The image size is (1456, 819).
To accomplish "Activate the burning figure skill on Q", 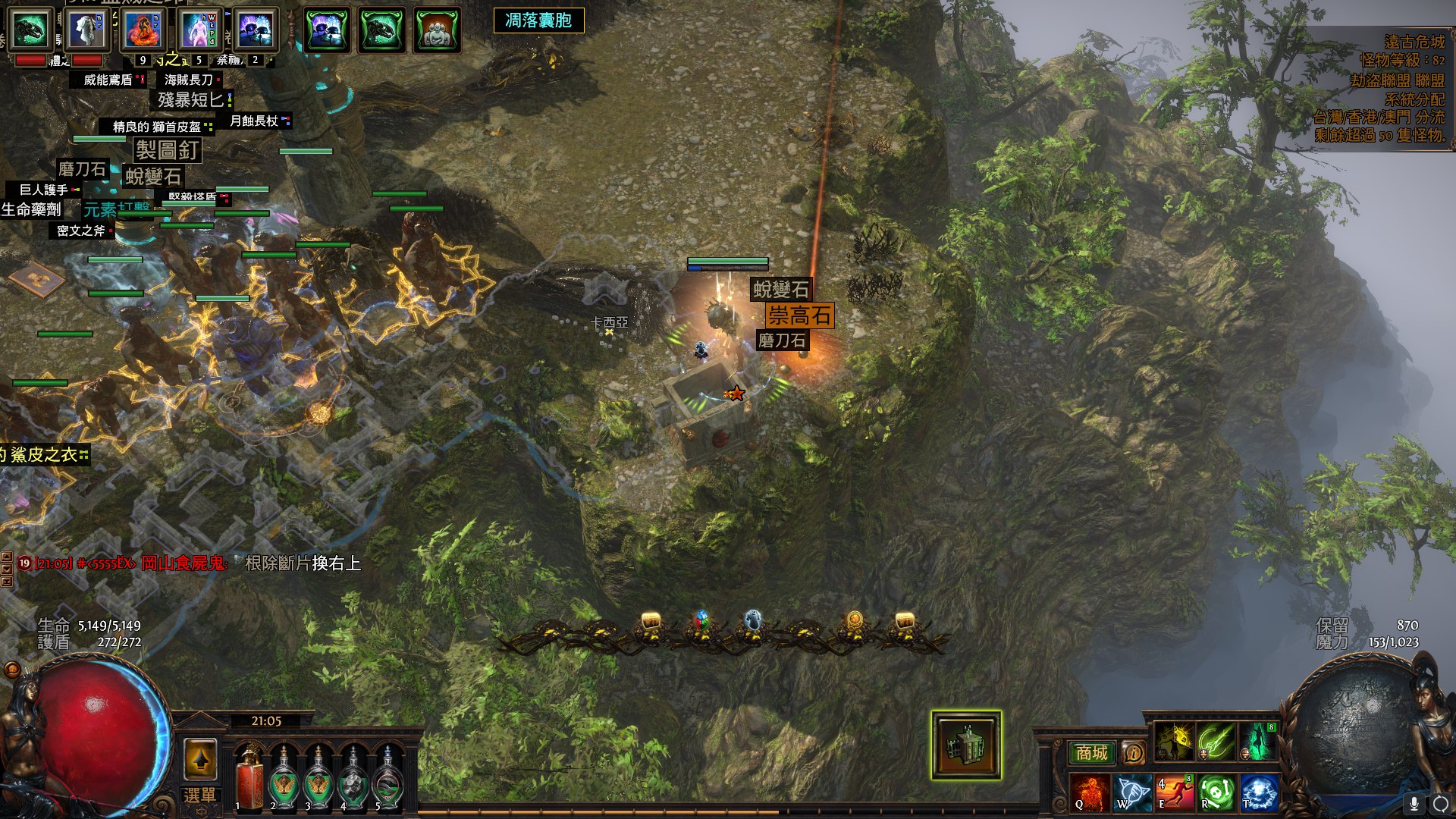I will click(x=1090, y=792).
